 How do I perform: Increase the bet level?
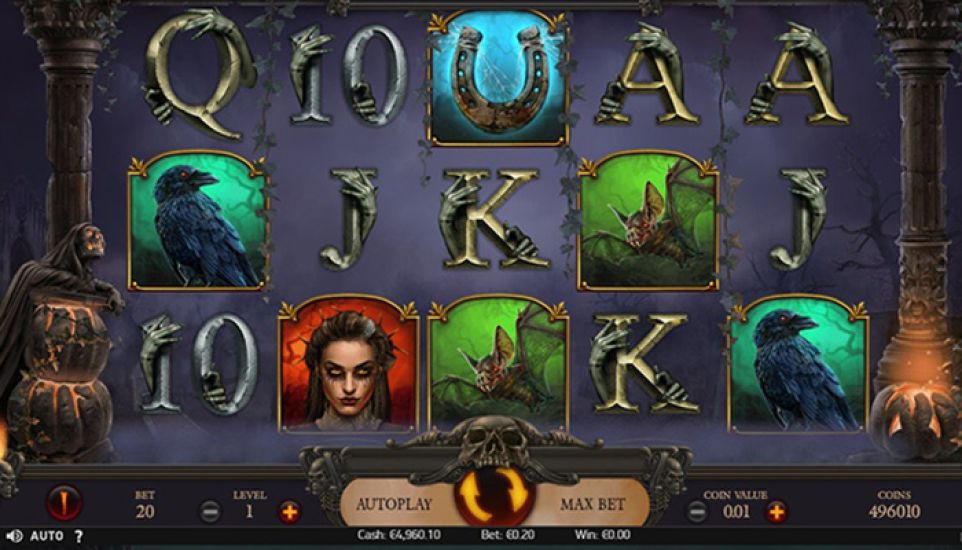pyautogui.click(x=290, y=512)
